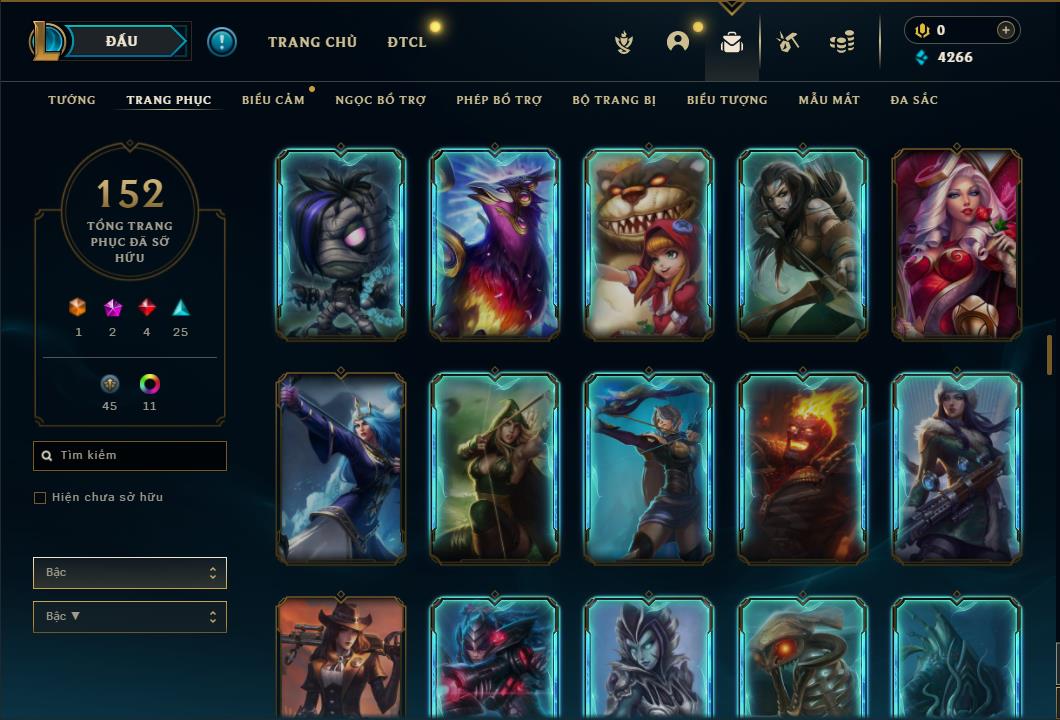Switch to the BIỂU TƯỢNG tab
The image size is (1060, 720).
(727, 100)
